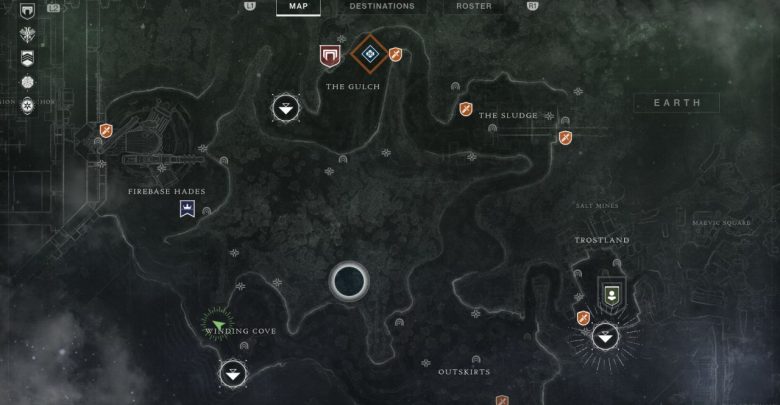Choose the Winding Cove landing zone
The width and height of the screenshot is (780, 405).
tap(232, 374)
